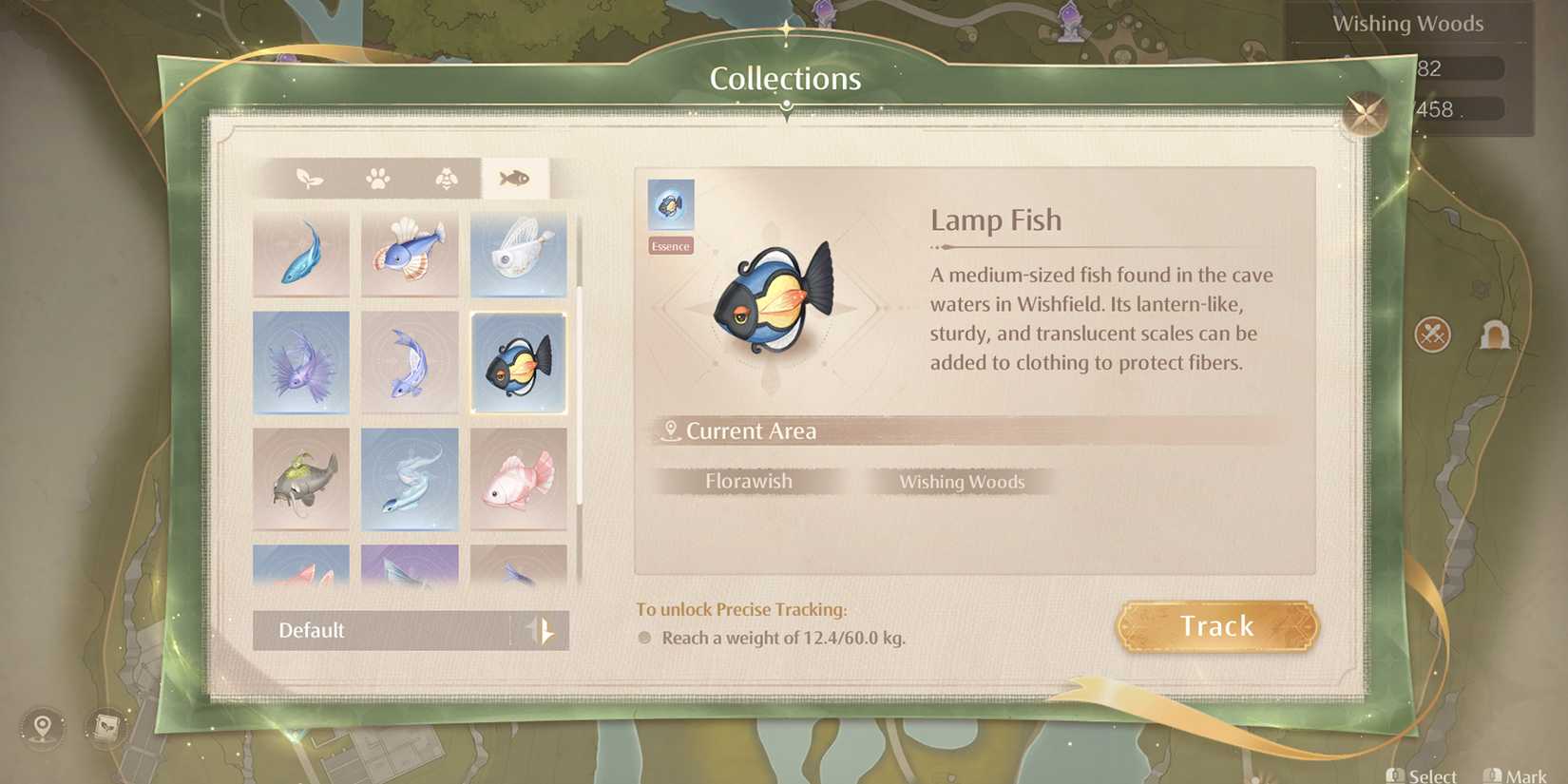The height and width of the screenshot is (784, 1568).
Task: Select the pink fish thumbnail in the grid
Action: pos(519,478)
